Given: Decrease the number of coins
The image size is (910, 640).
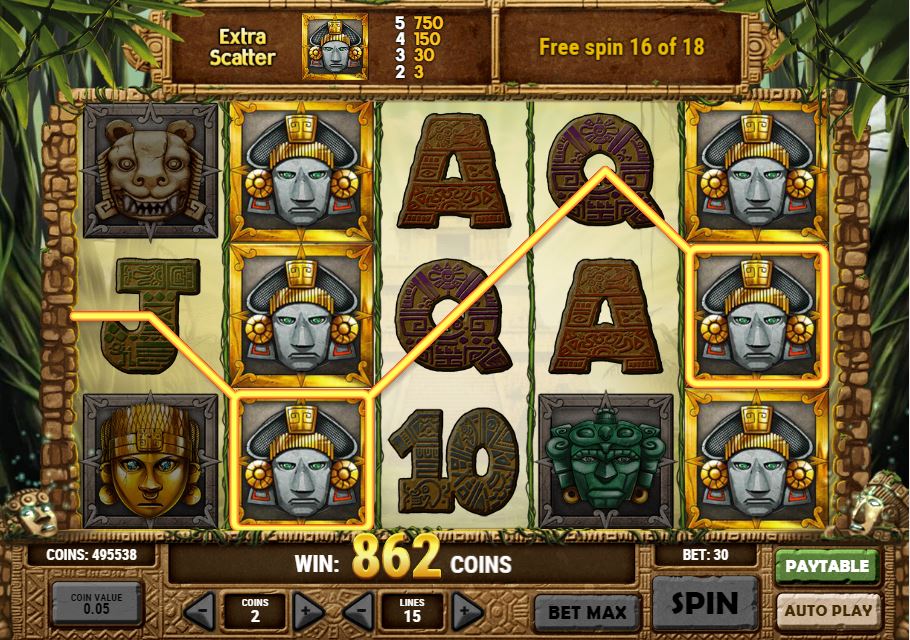Looking at the screenshot, I should pos(200,609).
